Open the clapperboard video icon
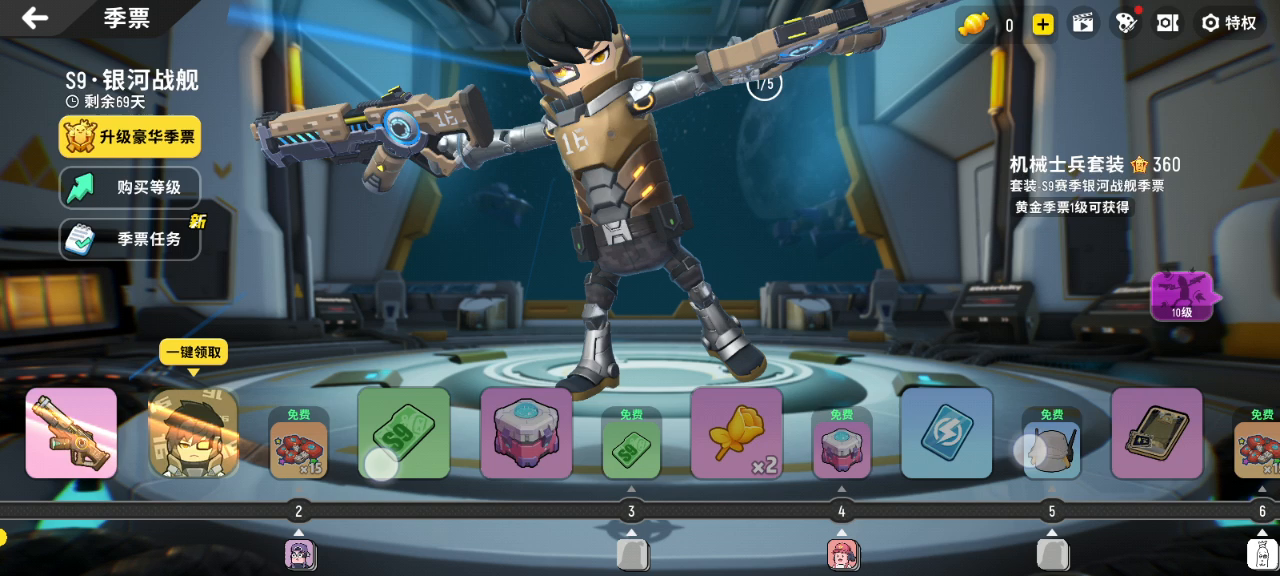1280x576 pixels. (x=1083, y=23)
